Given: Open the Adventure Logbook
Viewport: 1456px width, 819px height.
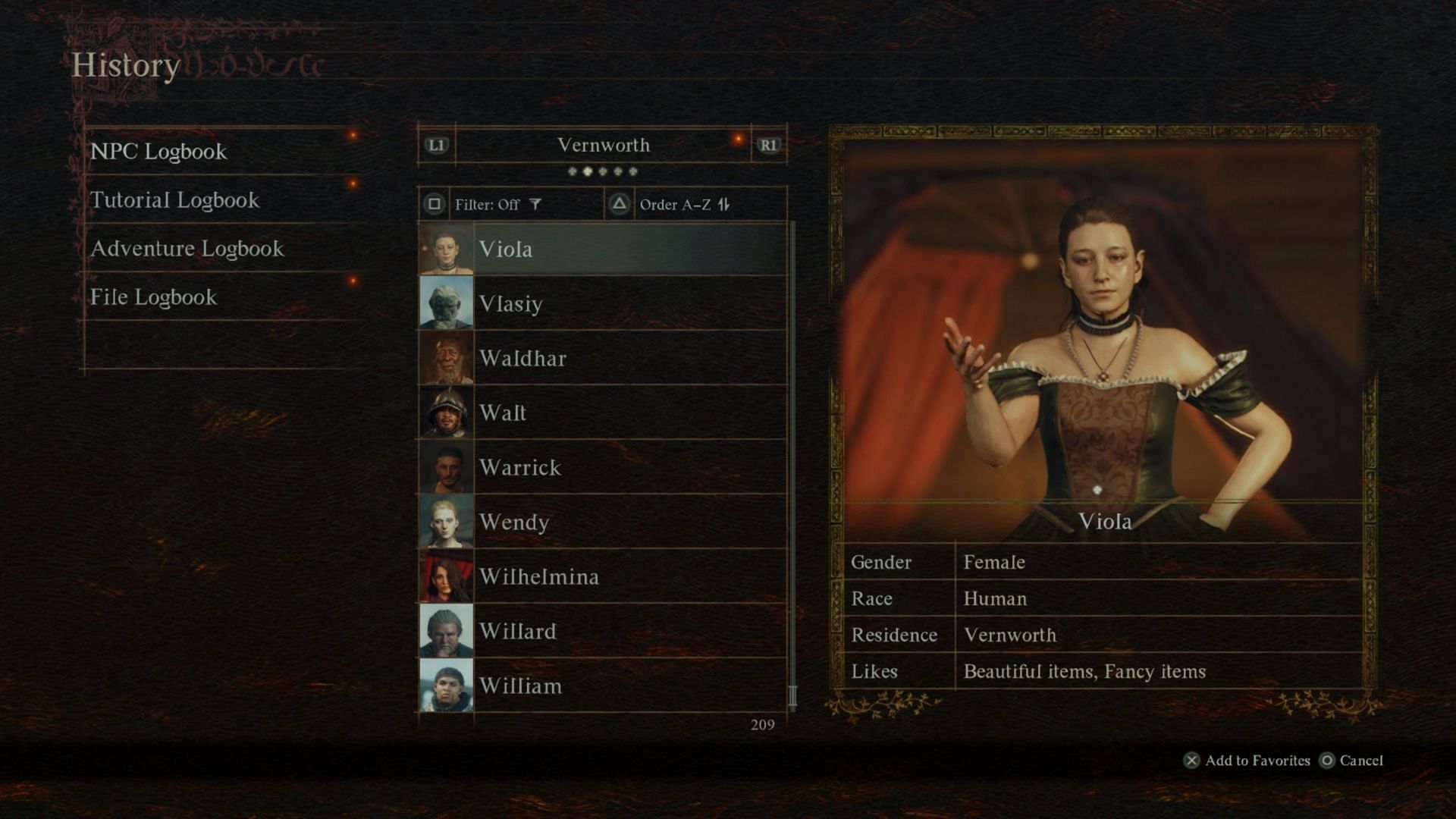Looking at the screenshot, I should [x=187, y=249].
